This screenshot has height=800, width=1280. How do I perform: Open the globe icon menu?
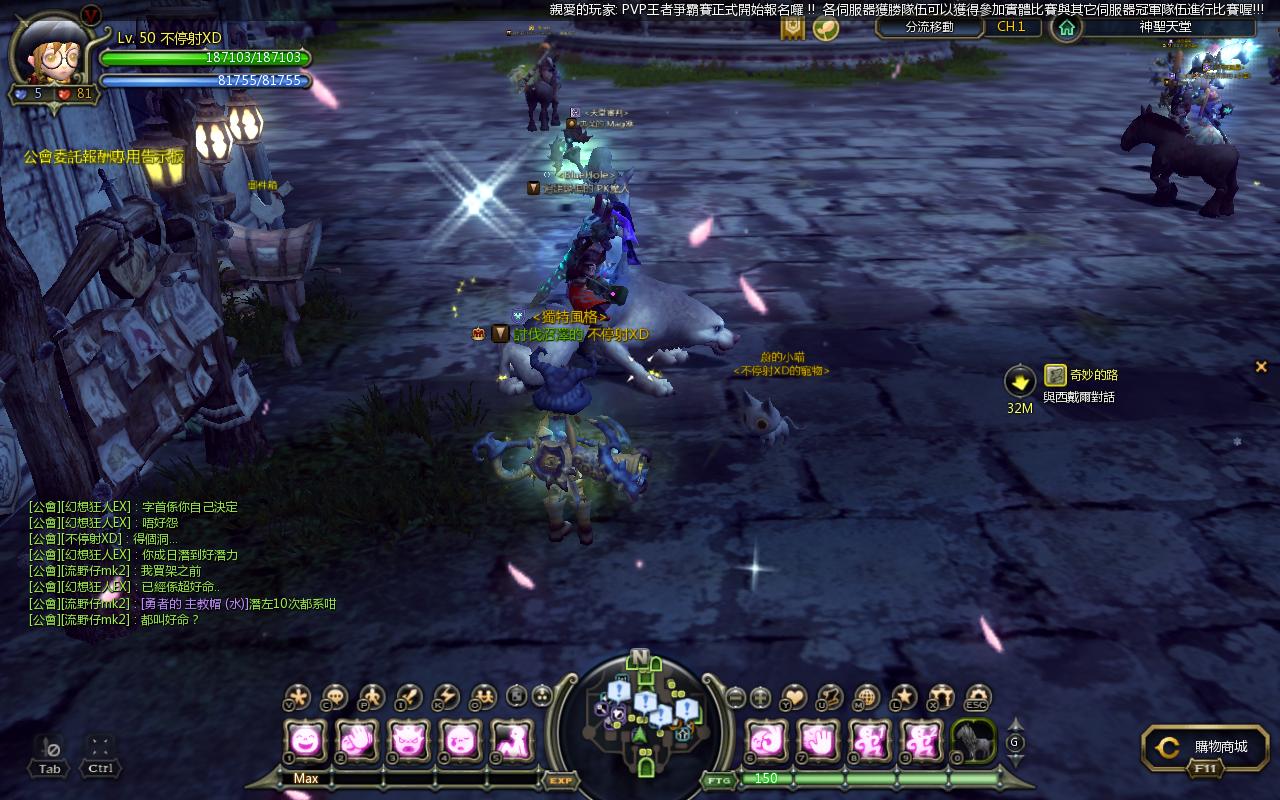pos(867,696)
